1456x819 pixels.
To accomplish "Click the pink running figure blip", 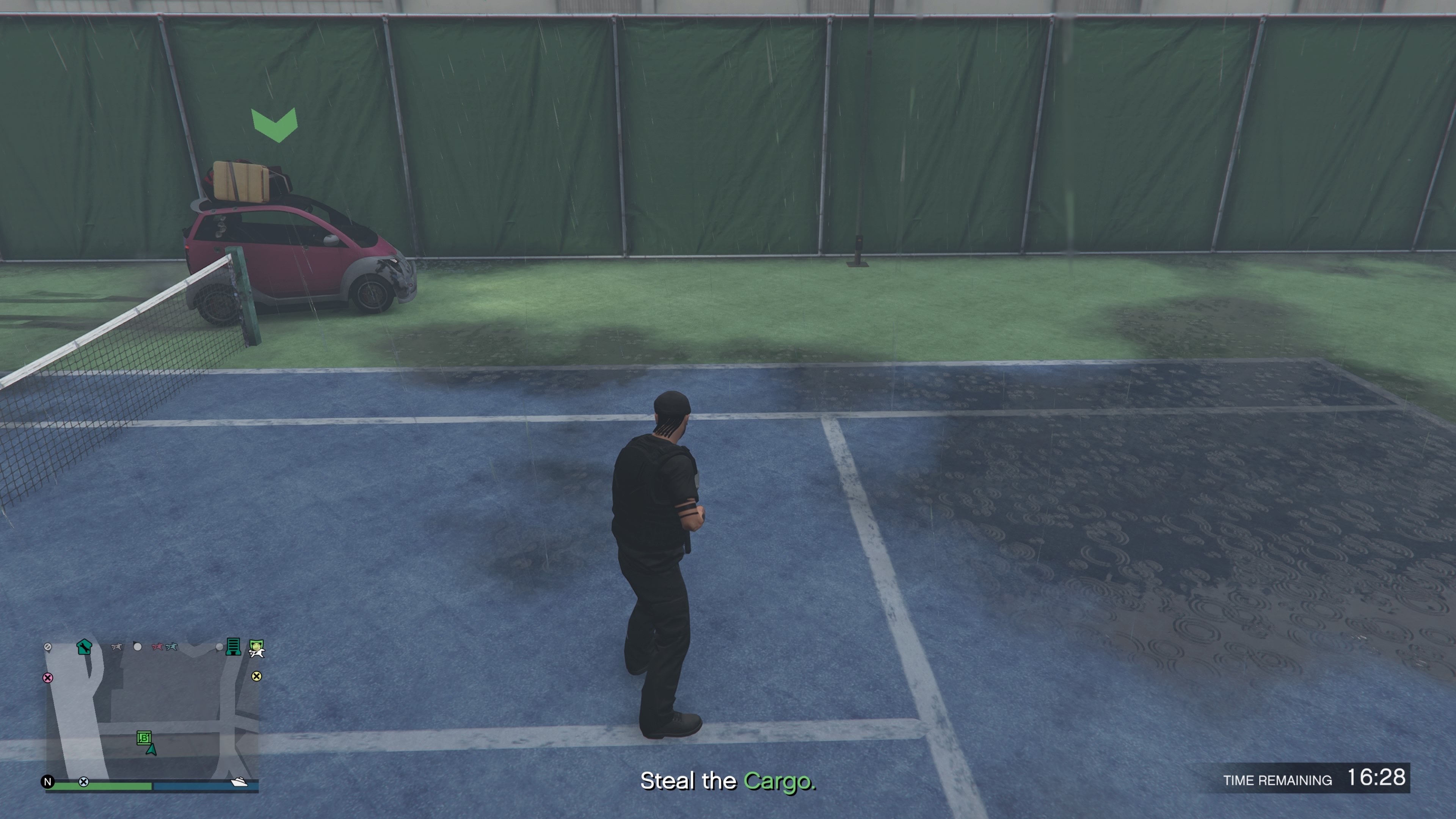I will 157,646.
